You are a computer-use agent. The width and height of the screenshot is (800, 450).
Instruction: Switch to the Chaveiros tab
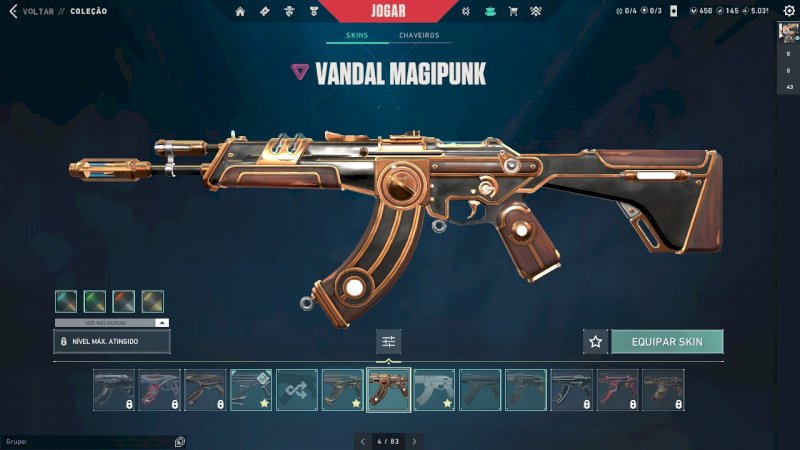pyautogui.click(x=419, y=36)
